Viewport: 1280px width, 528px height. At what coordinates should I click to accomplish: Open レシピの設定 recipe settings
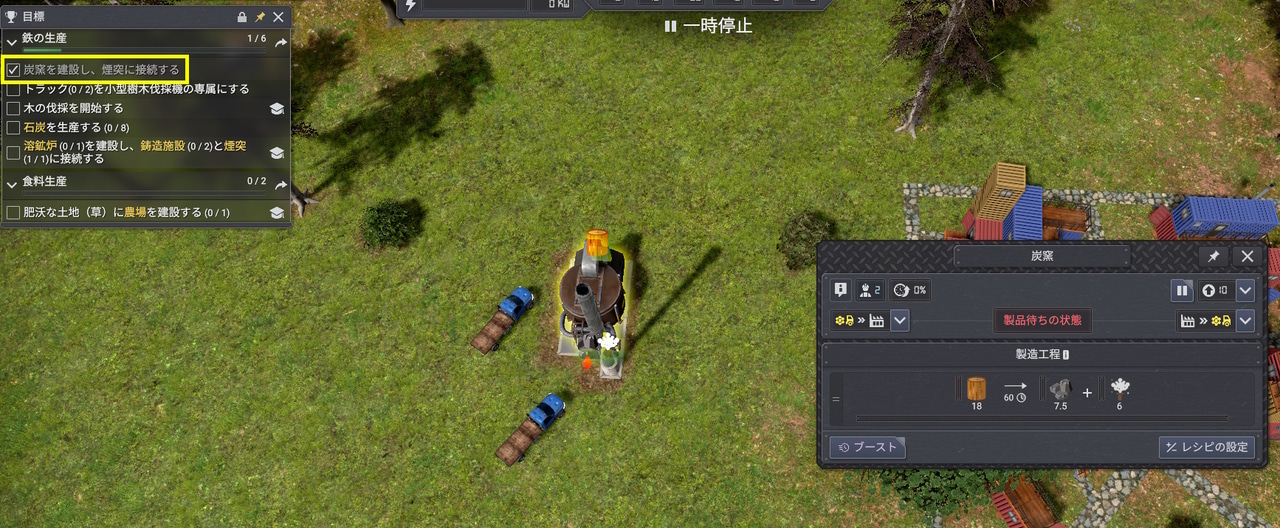[x=1206, y=447]
